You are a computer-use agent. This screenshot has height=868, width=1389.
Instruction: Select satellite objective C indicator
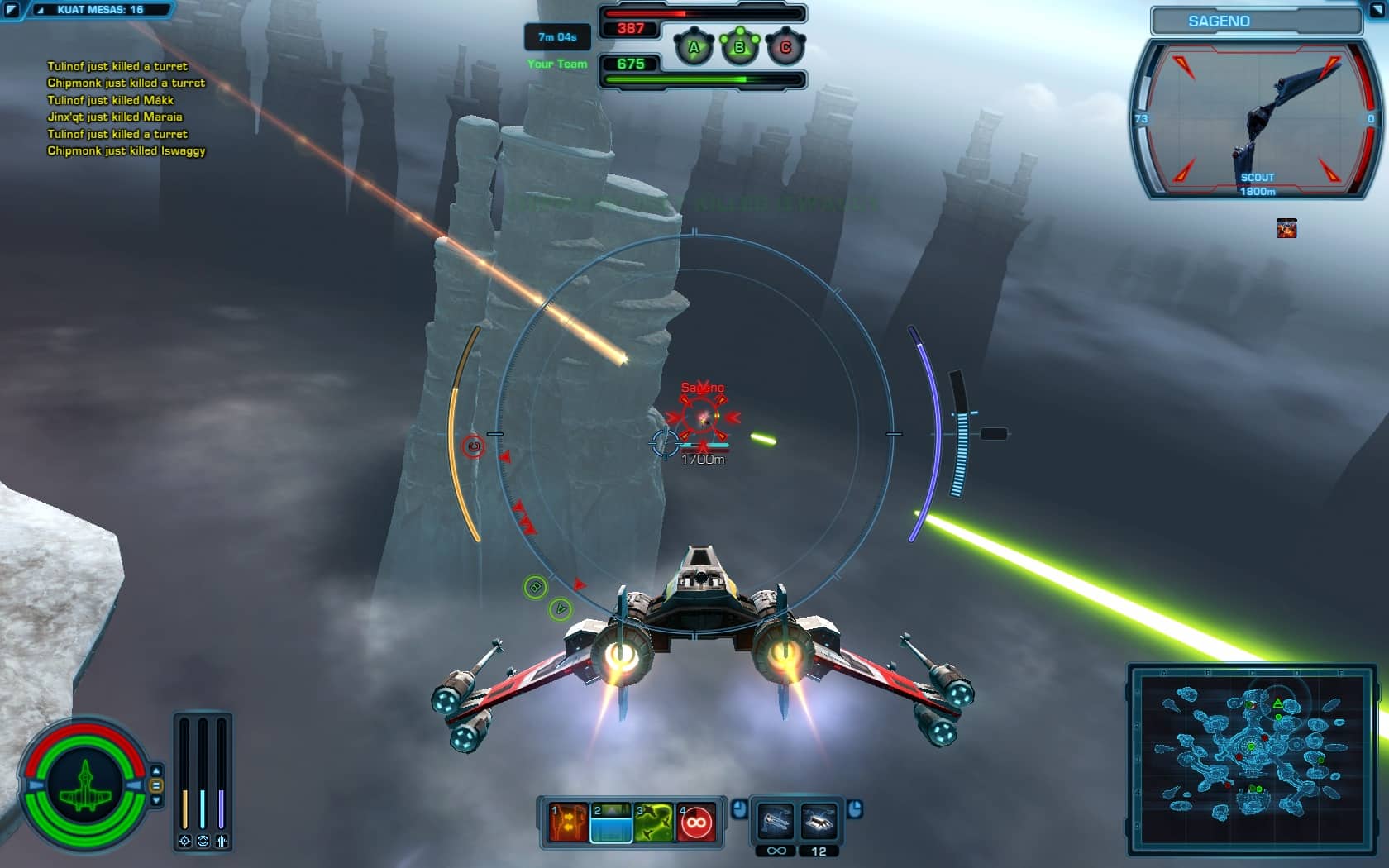(x=785, y=48)
